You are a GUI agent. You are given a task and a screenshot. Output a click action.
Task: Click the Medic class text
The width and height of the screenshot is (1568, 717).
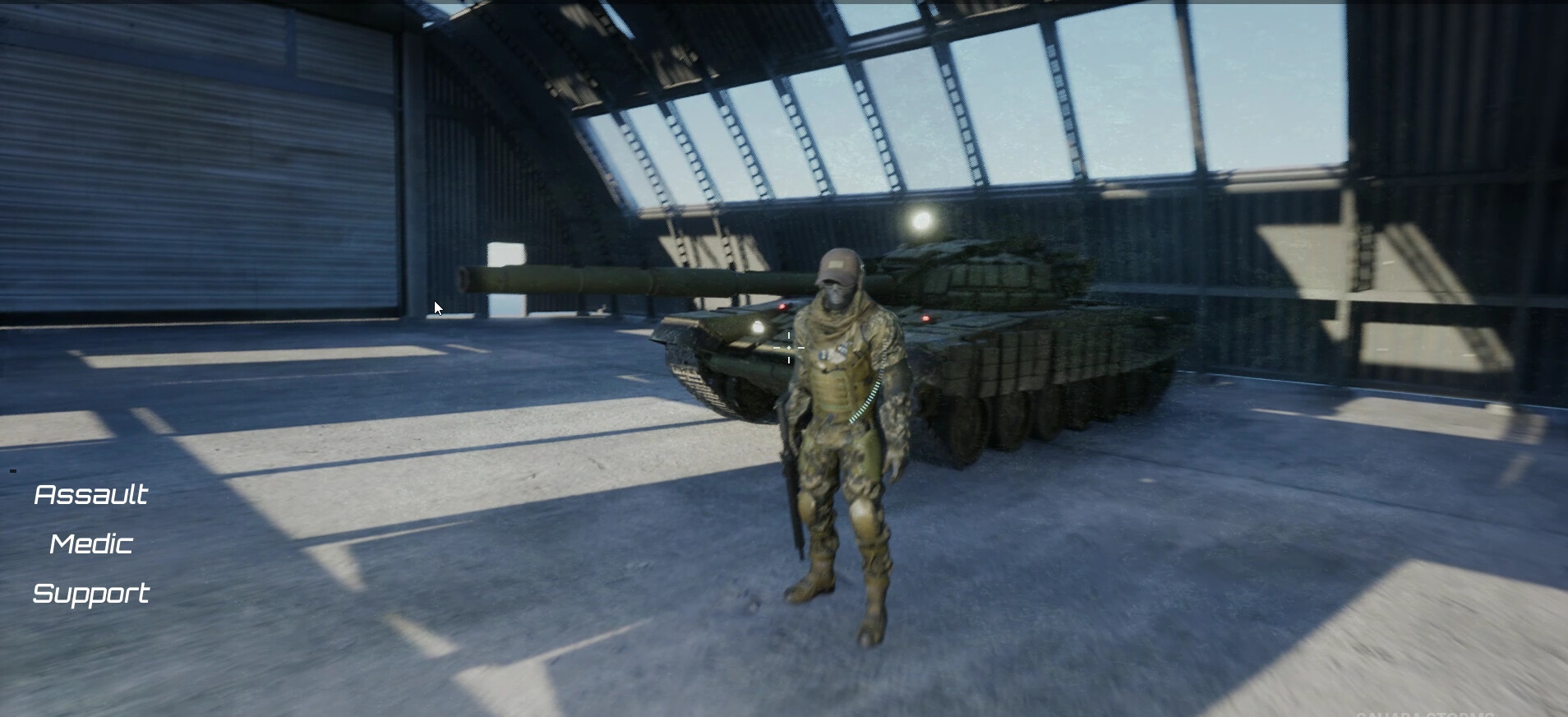click(90, 544)
